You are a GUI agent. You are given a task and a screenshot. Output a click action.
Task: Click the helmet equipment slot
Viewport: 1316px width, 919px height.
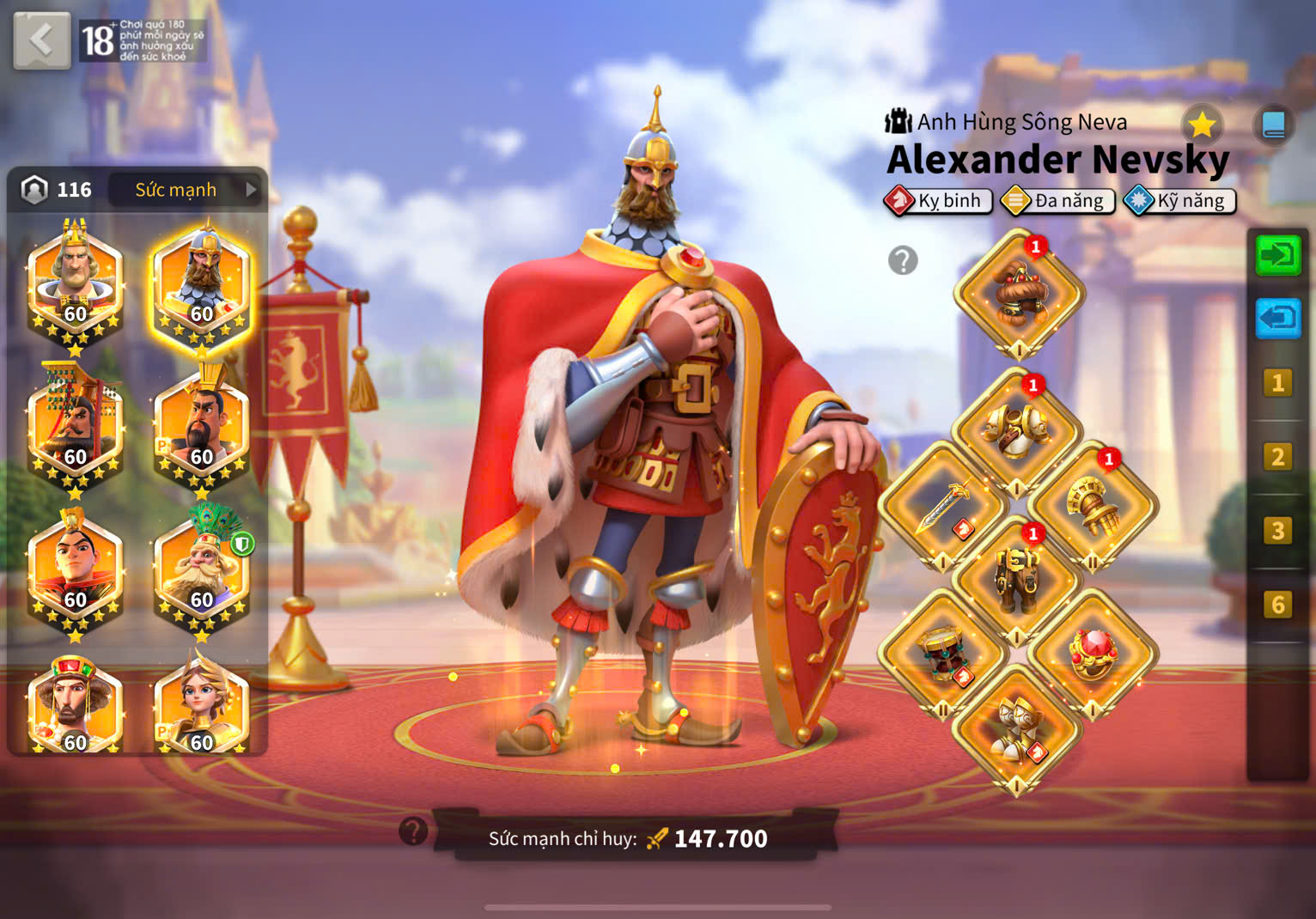1019,294
